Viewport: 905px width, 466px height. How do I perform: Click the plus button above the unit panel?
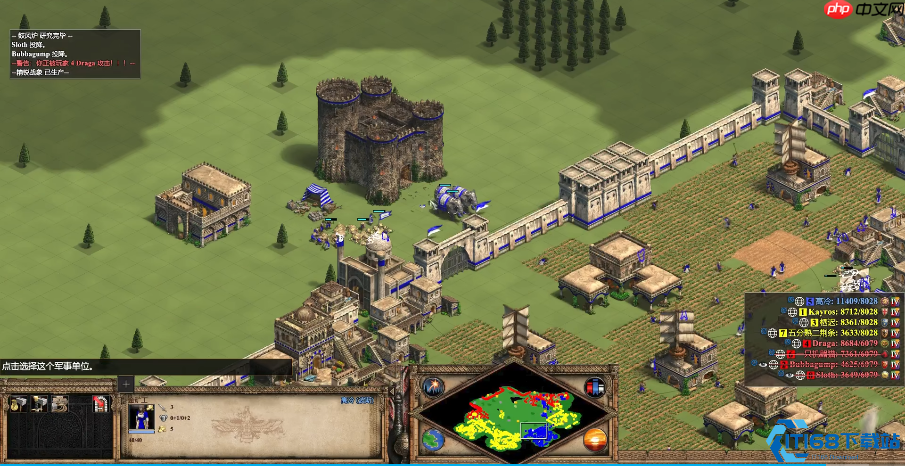coord(126,383)
